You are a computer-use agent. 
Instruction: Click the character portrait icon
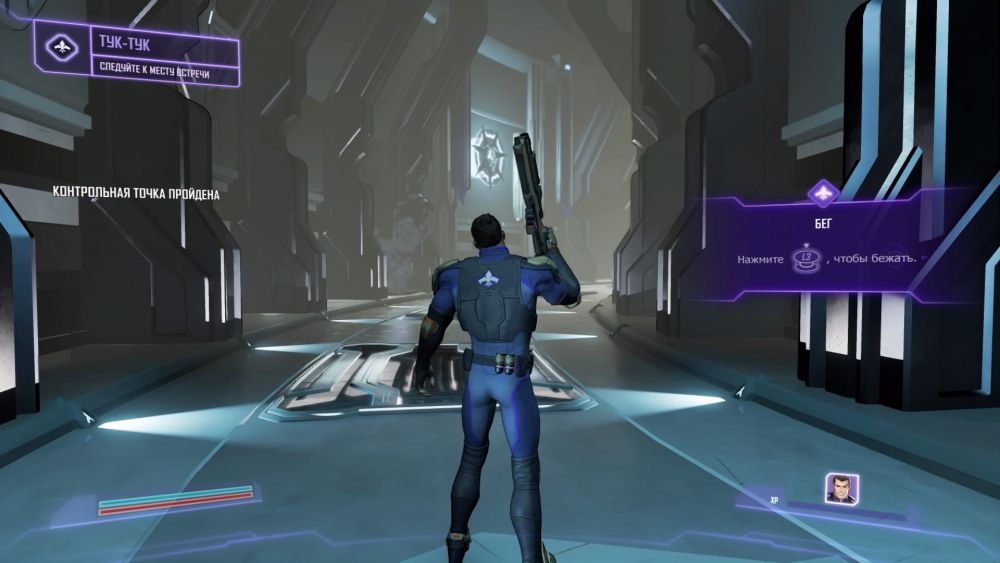(x=840, y=489)
